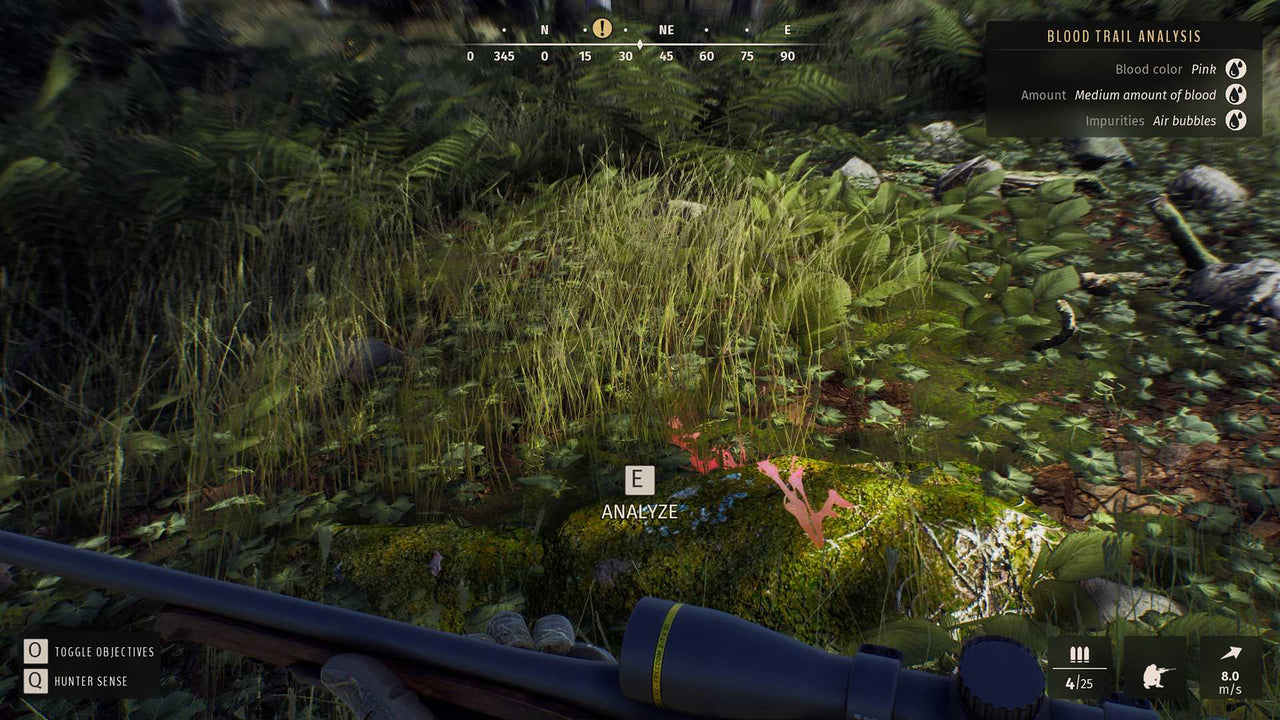Toggle Hunter Sense mode
Image resolution: width=1280 pixels, height=720 pixels.
[x=90, y=681]
